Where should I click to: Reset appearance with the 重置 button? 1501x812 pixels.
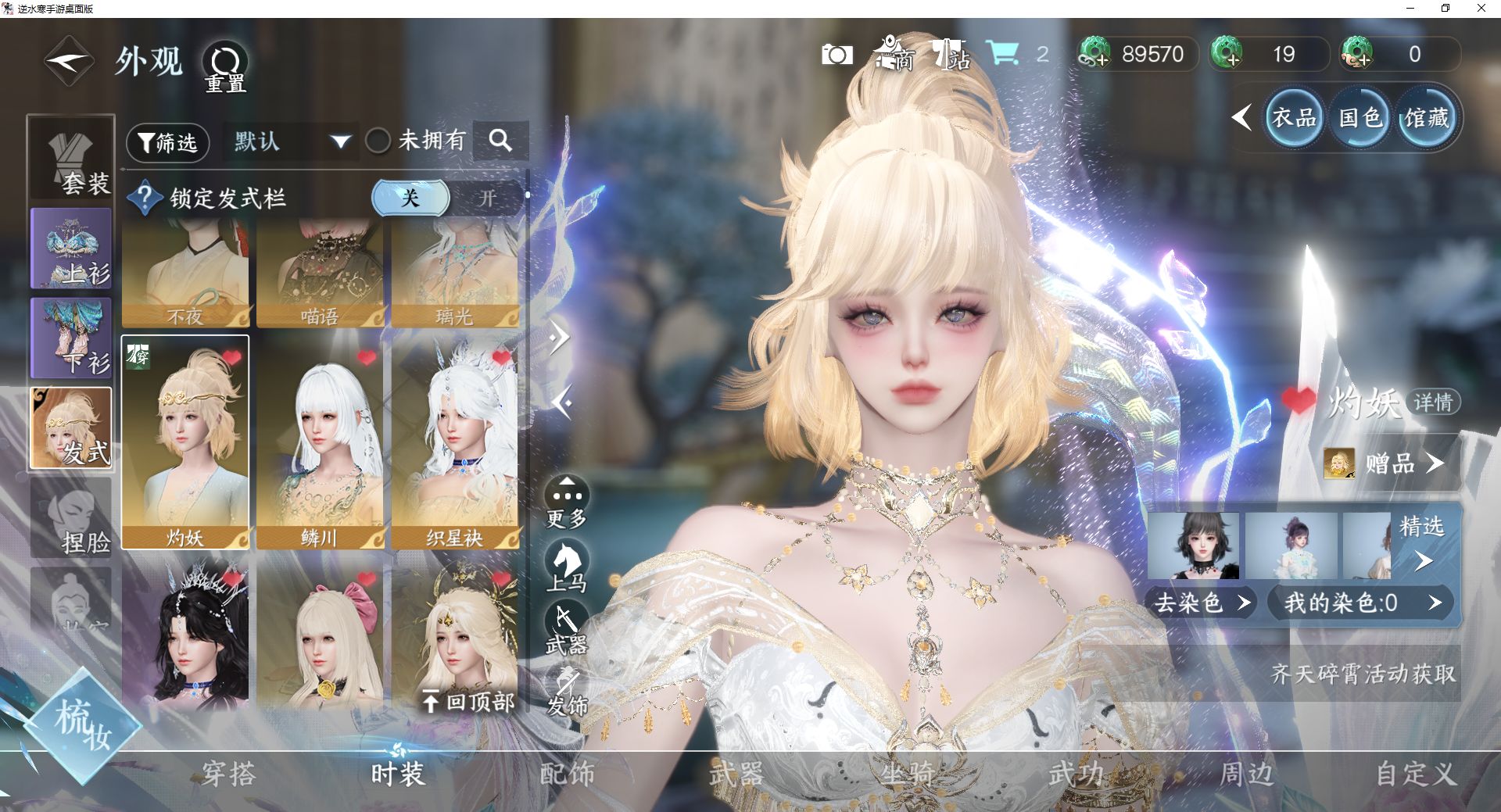[x=225, y=66]
